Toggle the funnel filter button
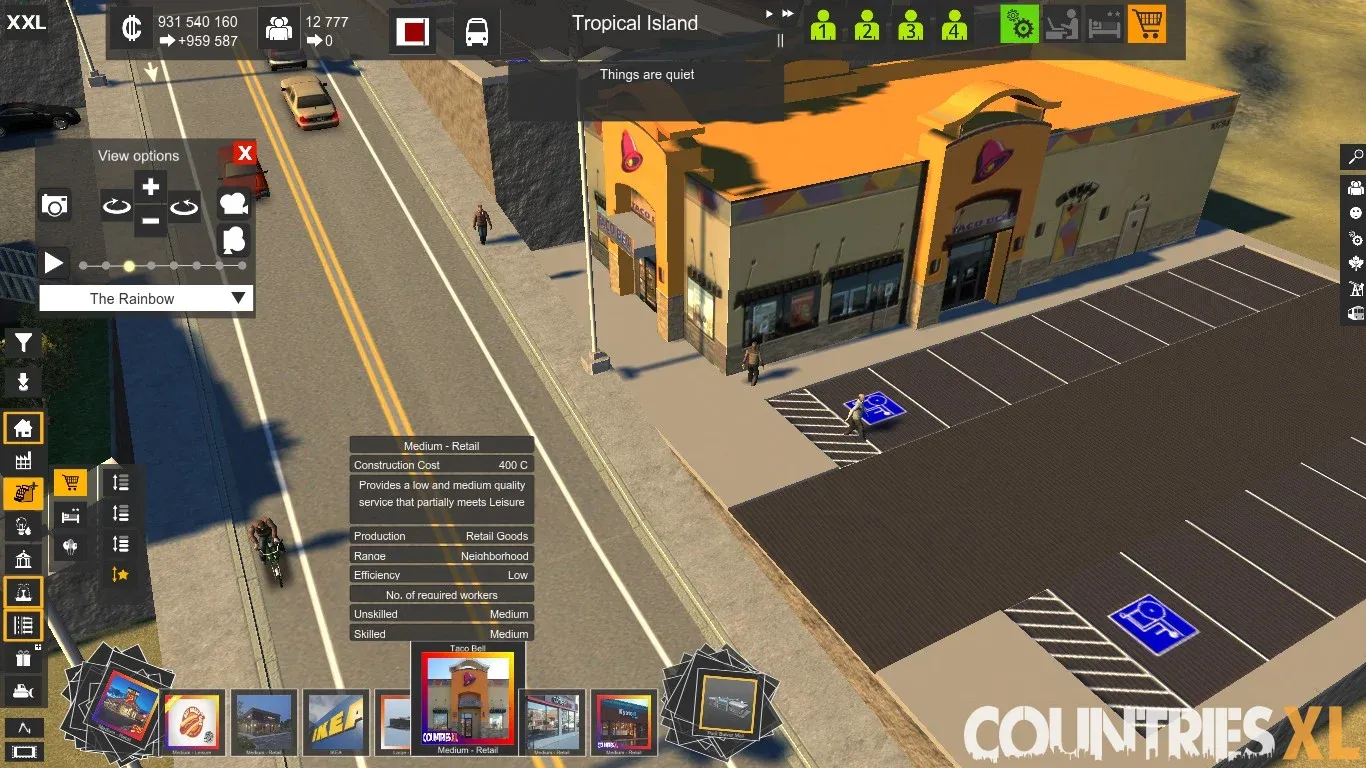1366x768 pixels. coord(23,344)
